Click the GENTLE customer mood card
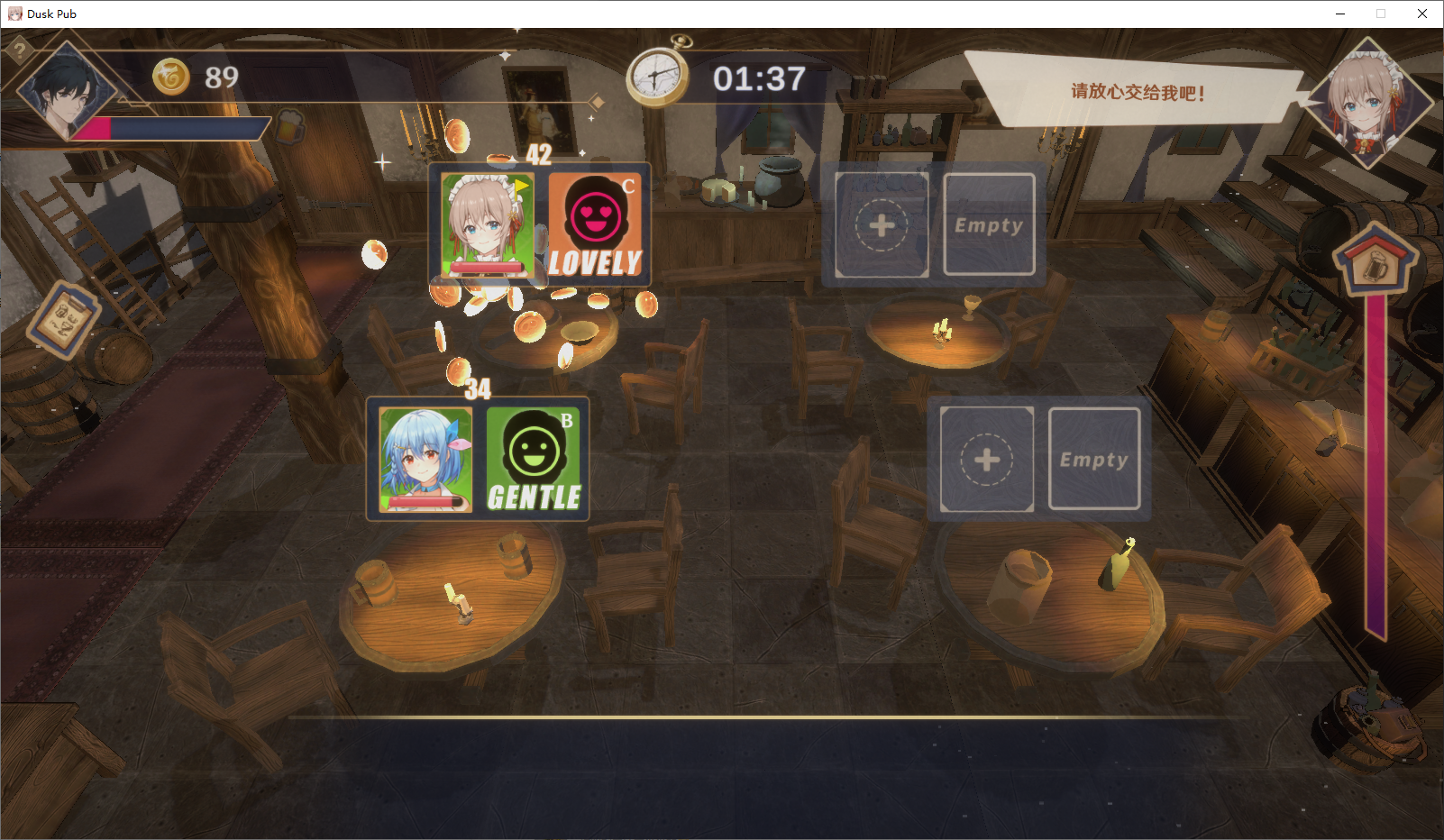1444x840 pixels. click(x=534, y=460)
